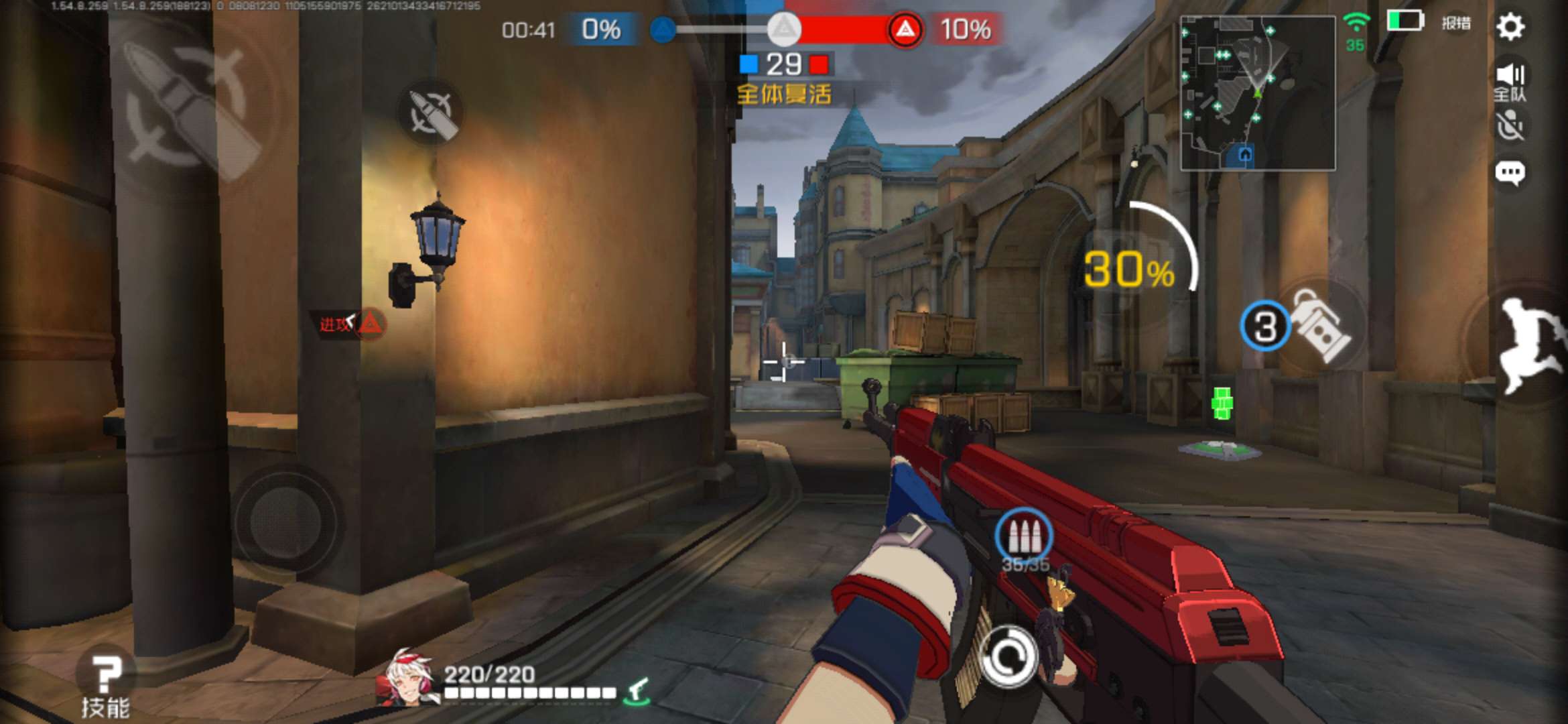Reload using the three bullets button

click(1023, 536)
